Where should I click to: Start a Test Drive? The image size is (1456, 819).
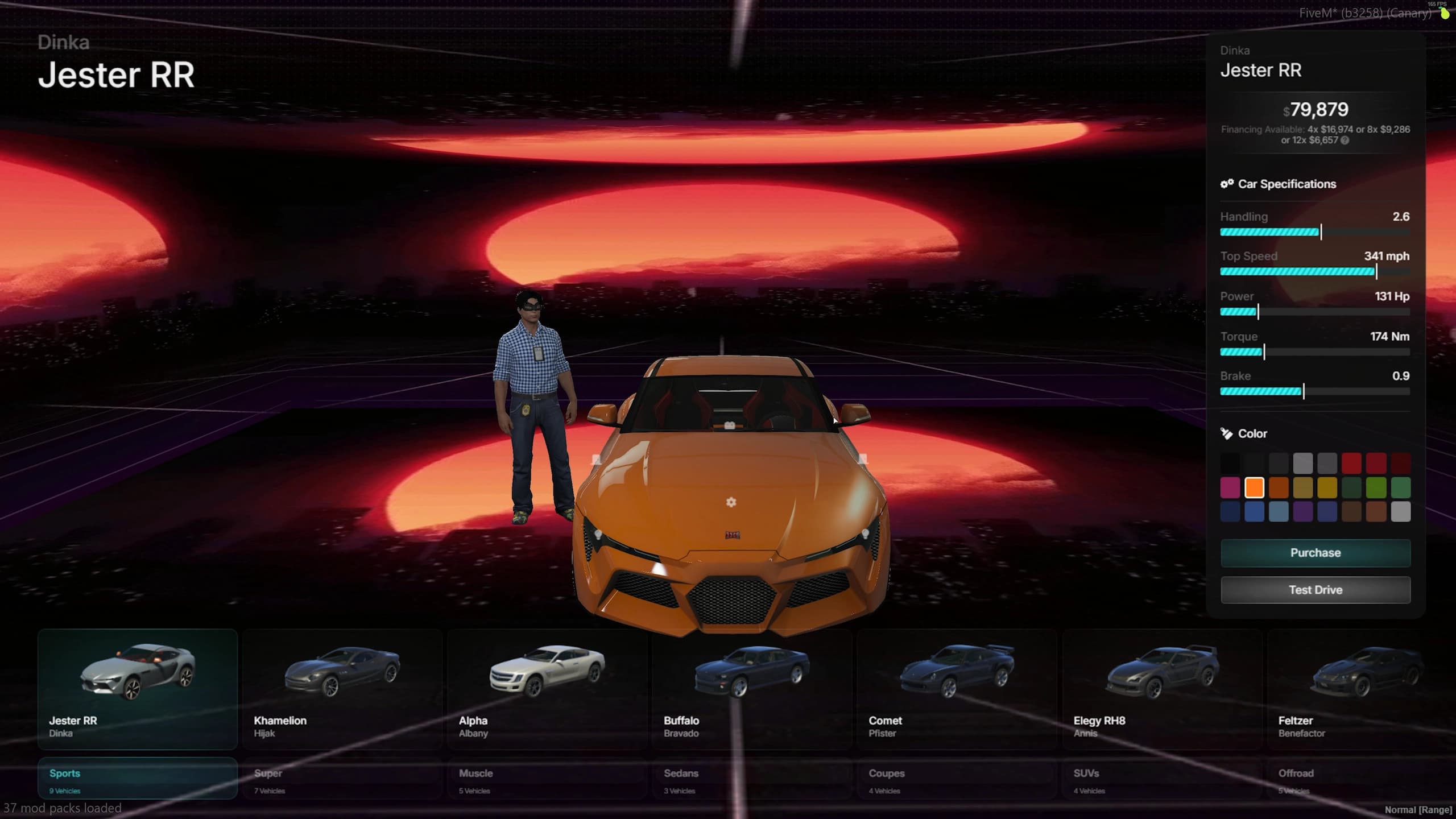(1315, 589)
